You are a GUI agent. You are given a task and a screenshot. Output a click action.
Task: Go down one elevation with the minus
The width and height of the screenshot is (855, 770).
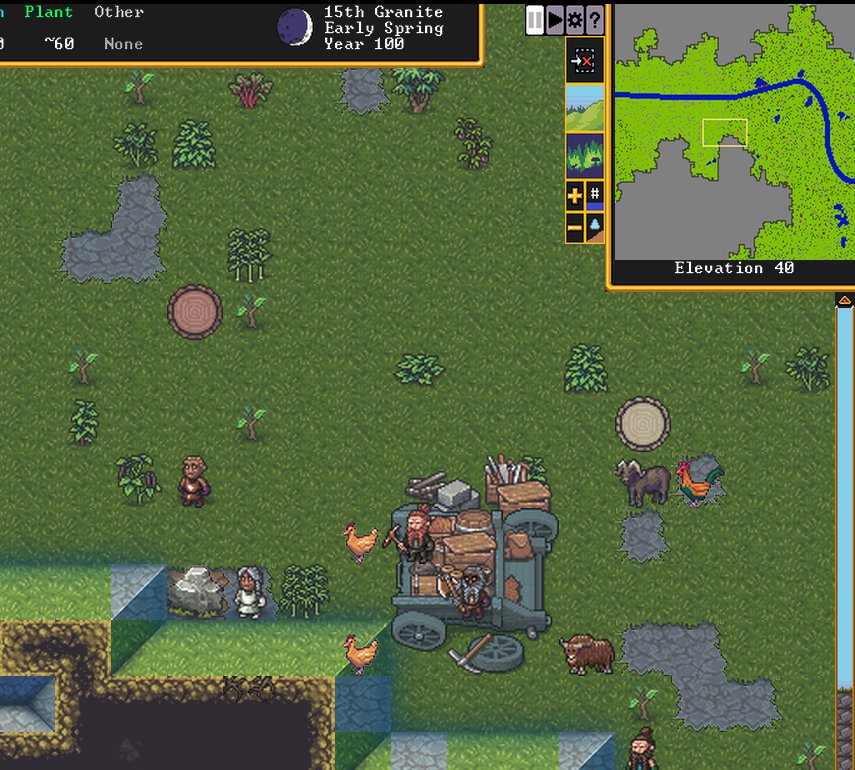[x=574, y=227]
